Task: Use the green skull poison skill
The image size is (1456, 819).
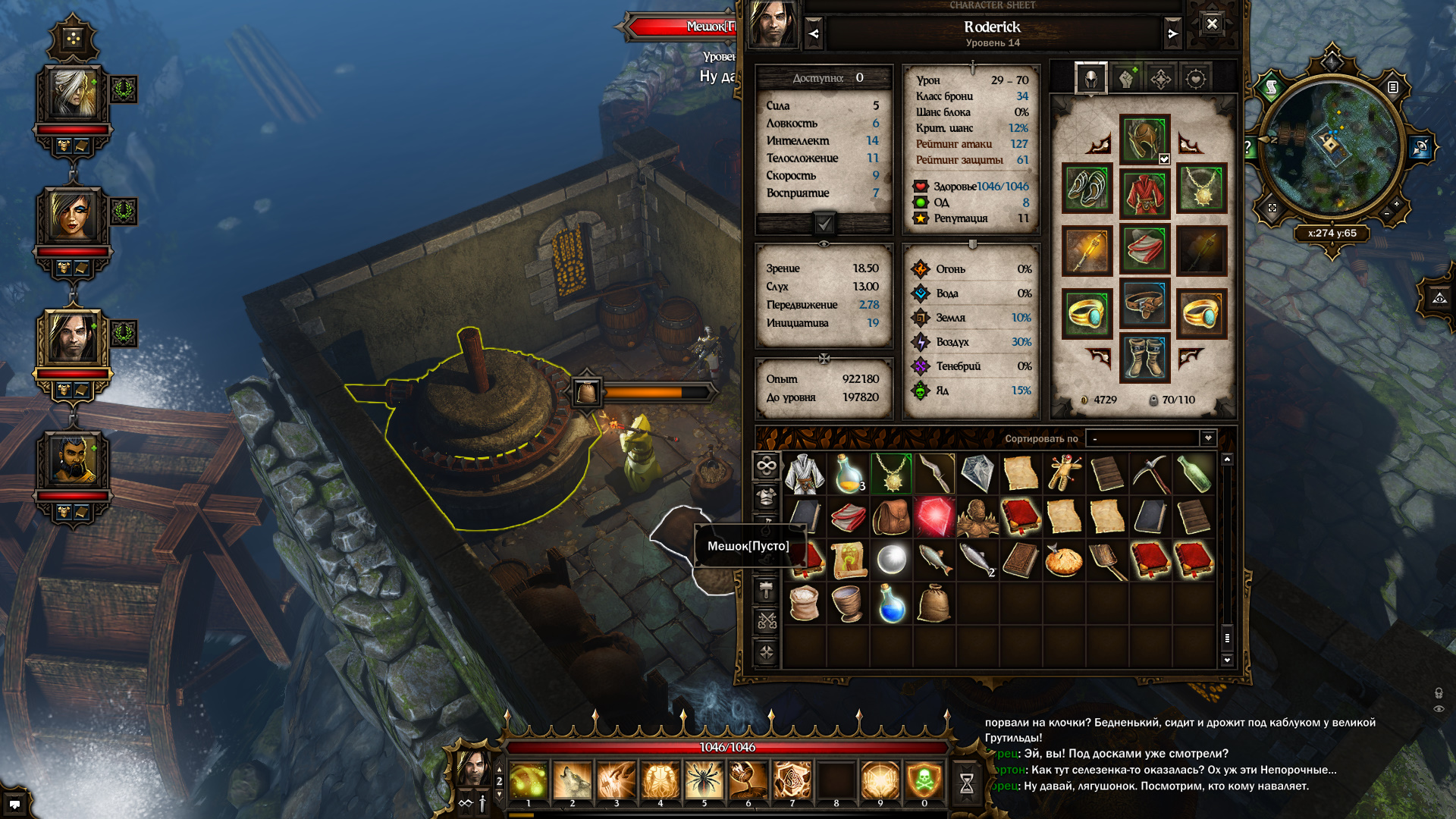Action: [924, 781]
